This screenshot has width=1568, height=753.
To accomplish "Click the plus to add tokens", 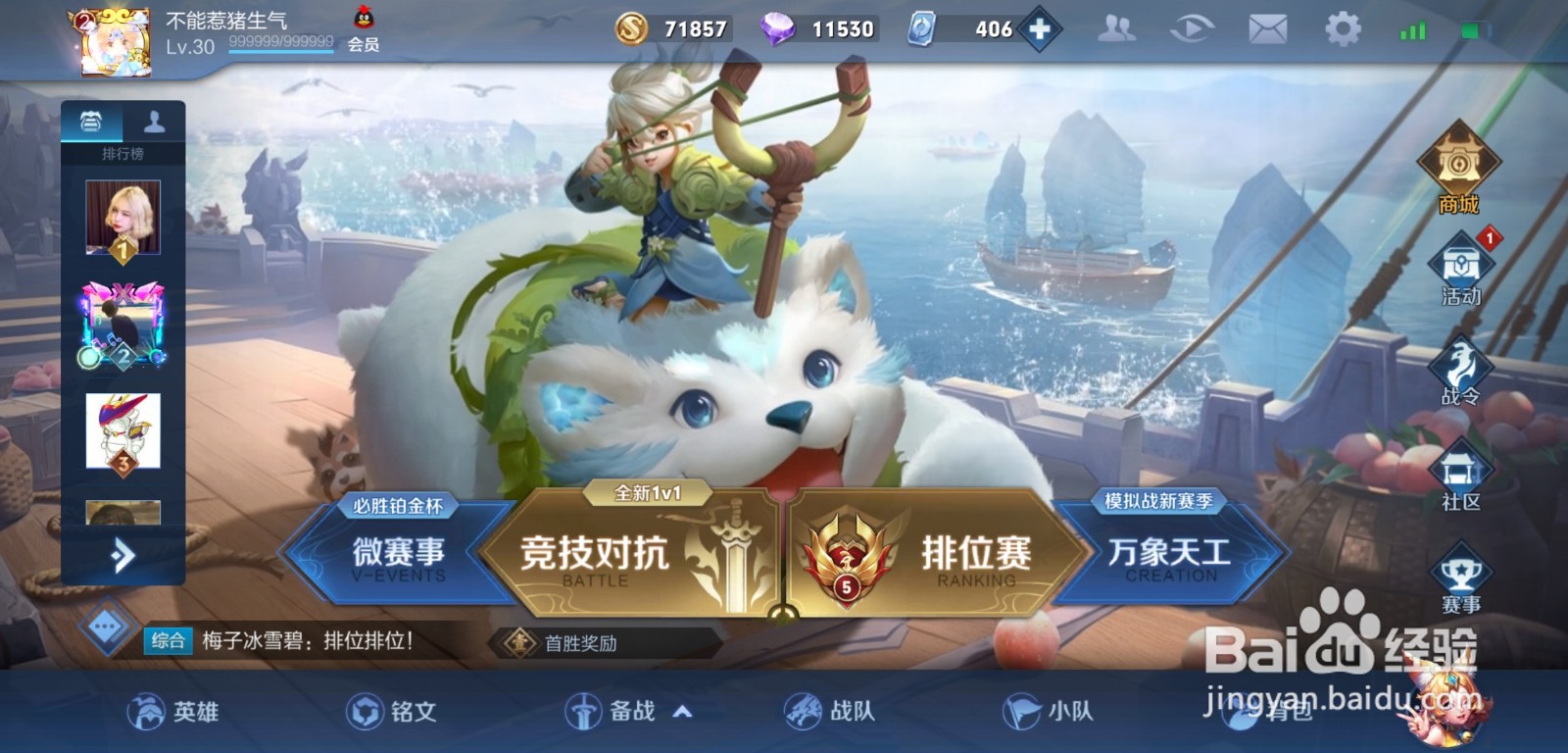I will point(1042,27).
